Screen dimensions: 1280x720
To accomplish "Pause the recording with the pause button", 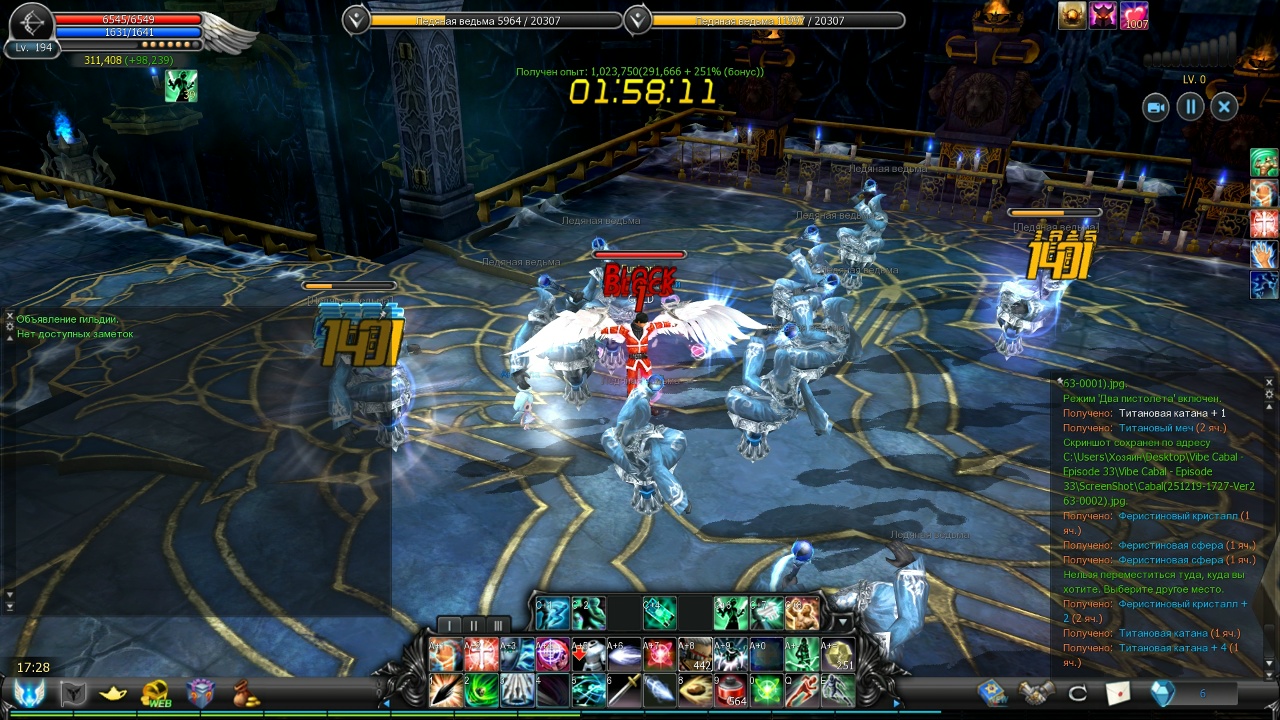I will point(1190,107).
